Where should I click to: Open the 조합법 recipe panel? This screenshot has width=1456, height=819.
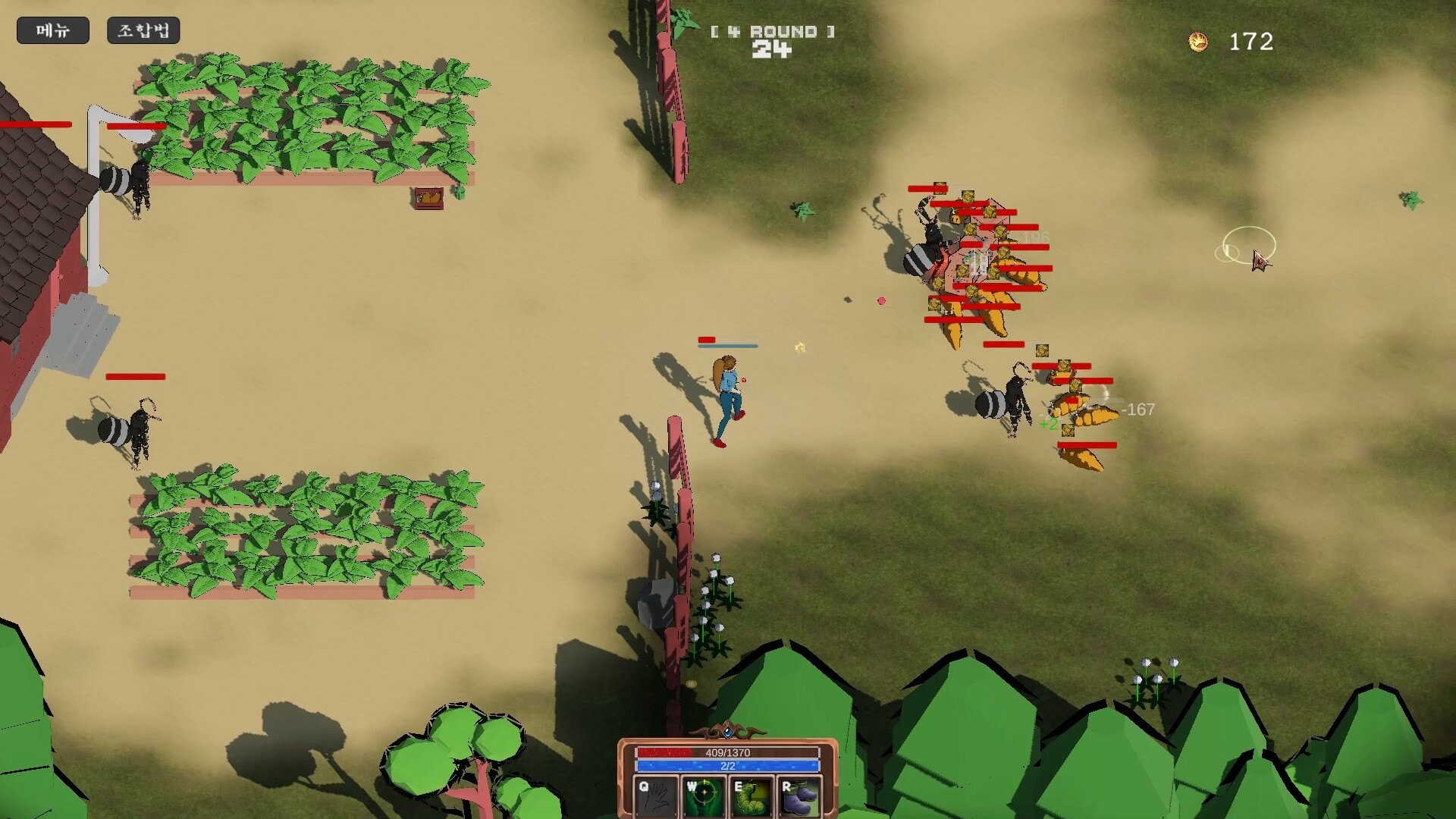(143, 30)
